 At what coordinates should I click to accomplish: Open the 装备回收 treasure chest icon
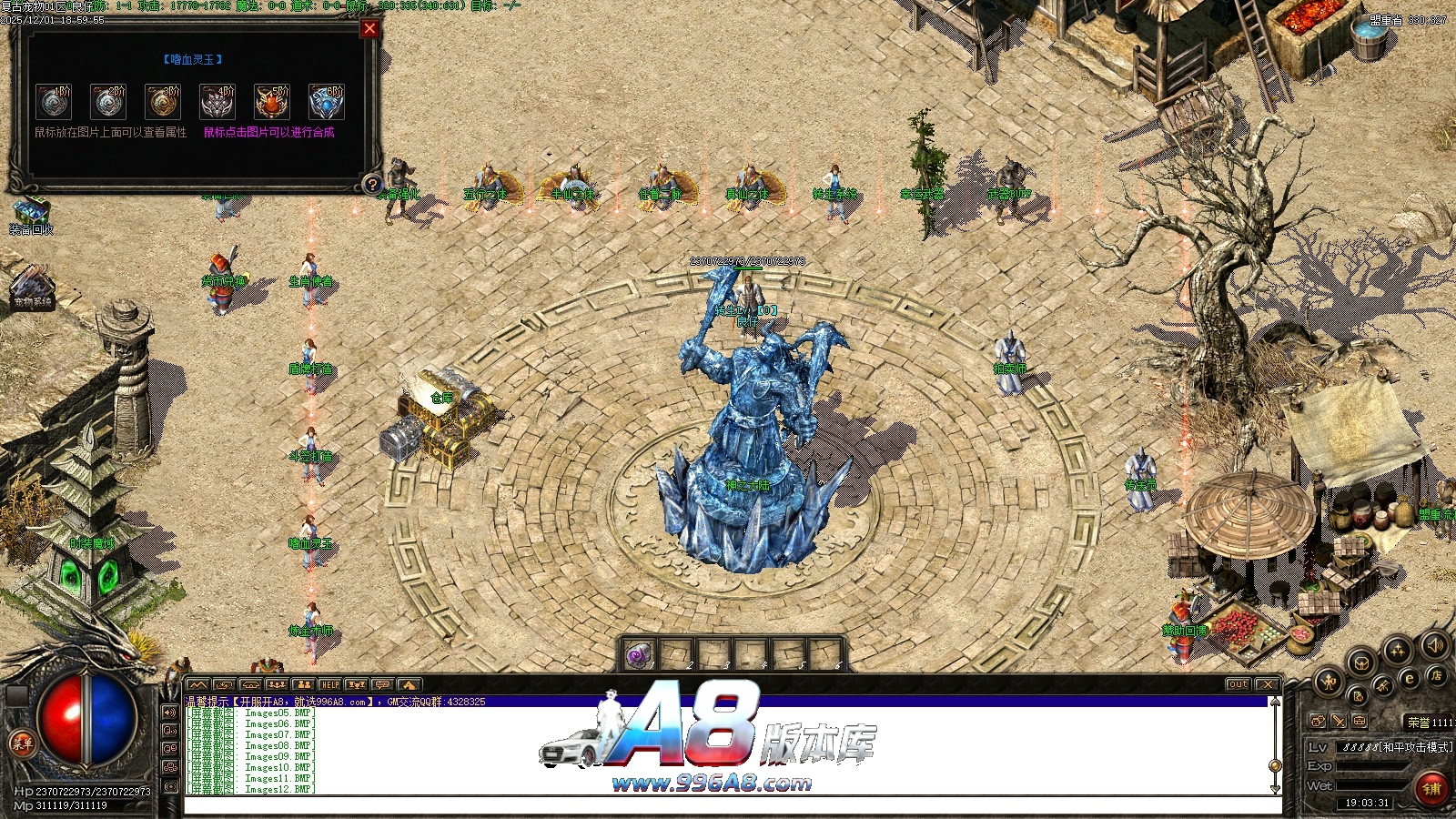[30, 211]
